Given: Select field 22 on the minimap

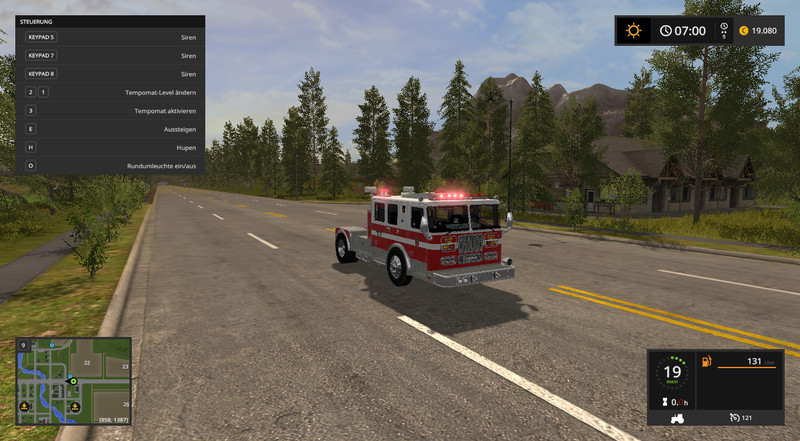Looking at the screenshot, I should click(x=88, y=362).
